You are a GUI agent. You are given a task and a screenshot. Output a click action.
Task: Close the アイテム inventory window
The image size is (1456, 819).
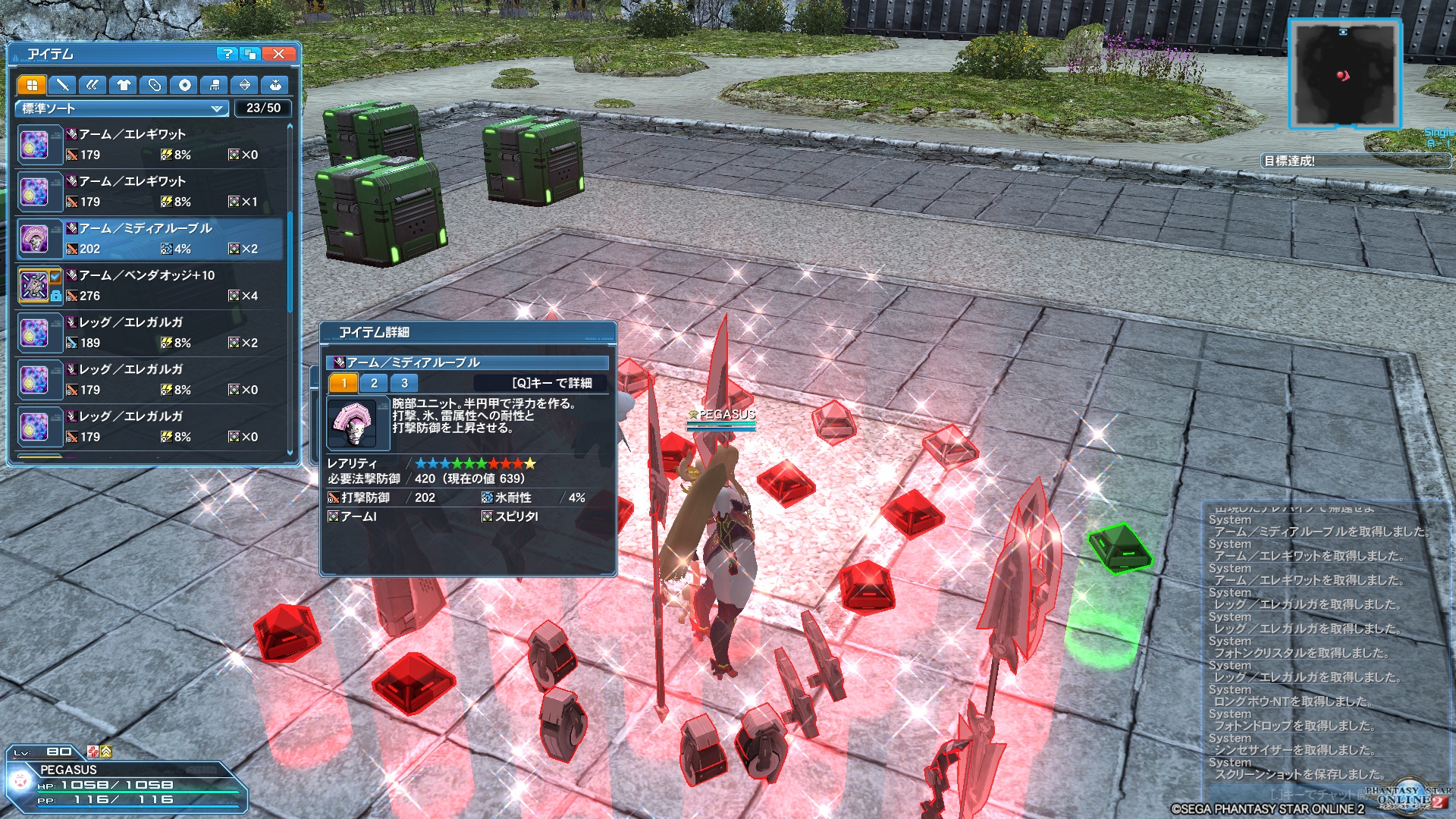pyautogui.click(x=278, y=54)
